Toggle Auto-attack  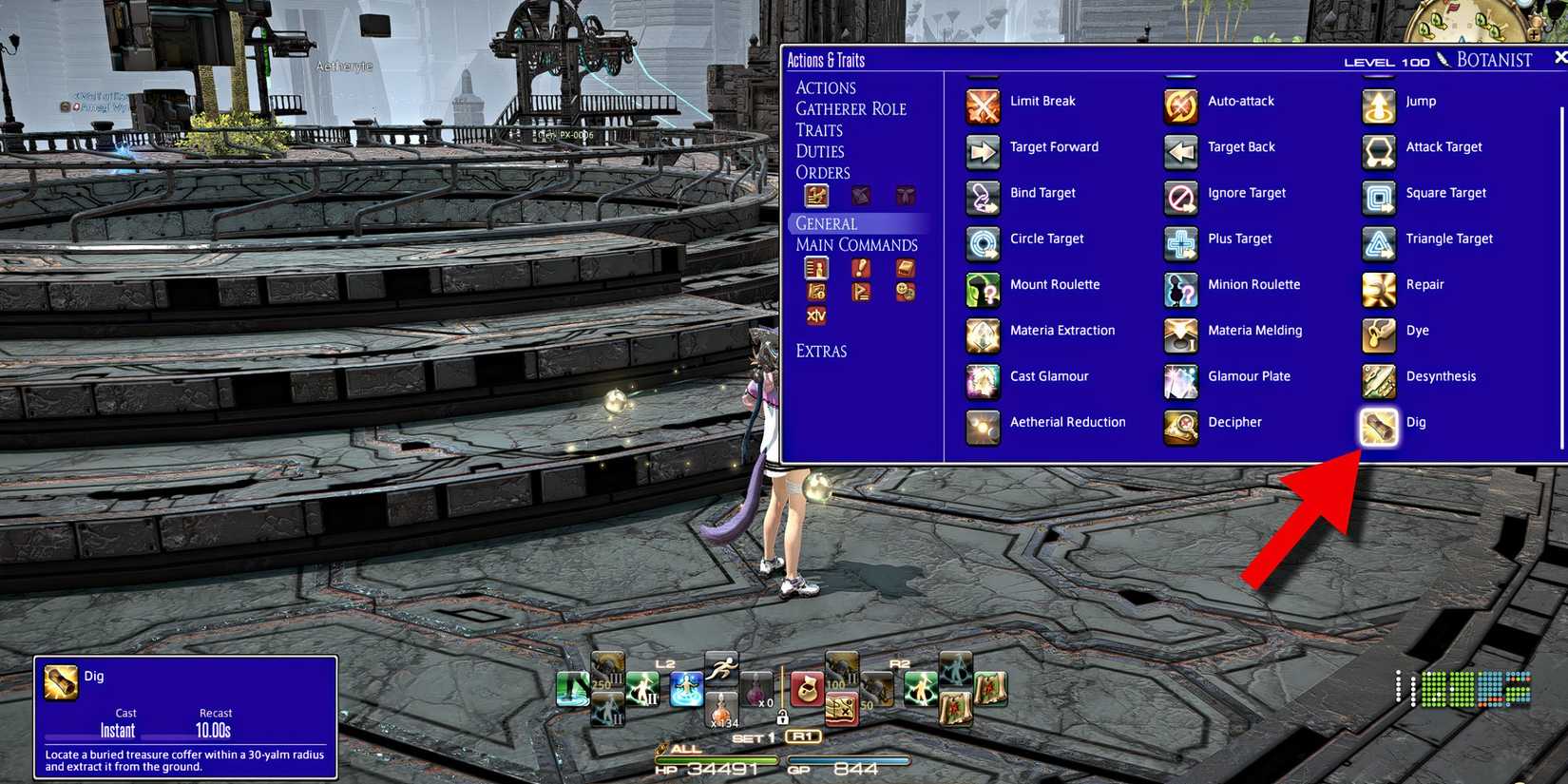click(1180, 105)
